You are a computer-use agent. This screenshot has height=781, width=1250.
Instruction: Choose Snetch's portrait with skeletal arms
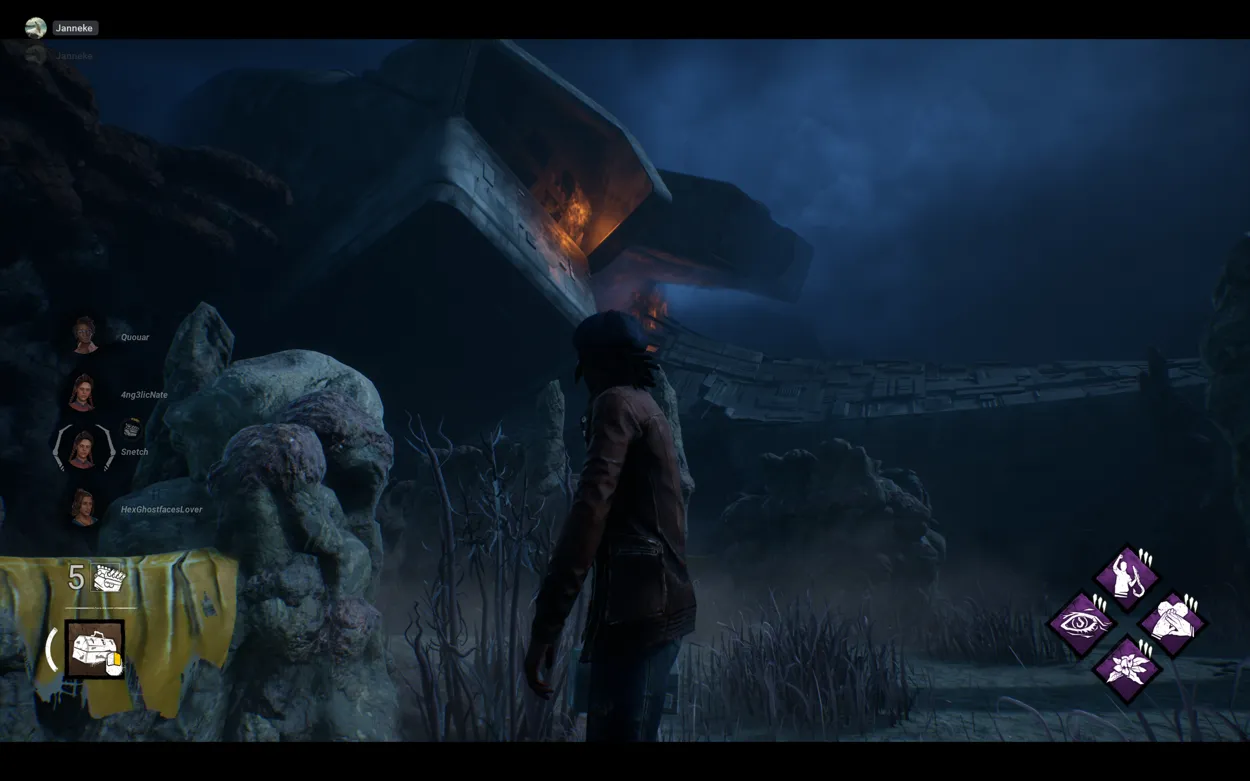tap(84, 449)
